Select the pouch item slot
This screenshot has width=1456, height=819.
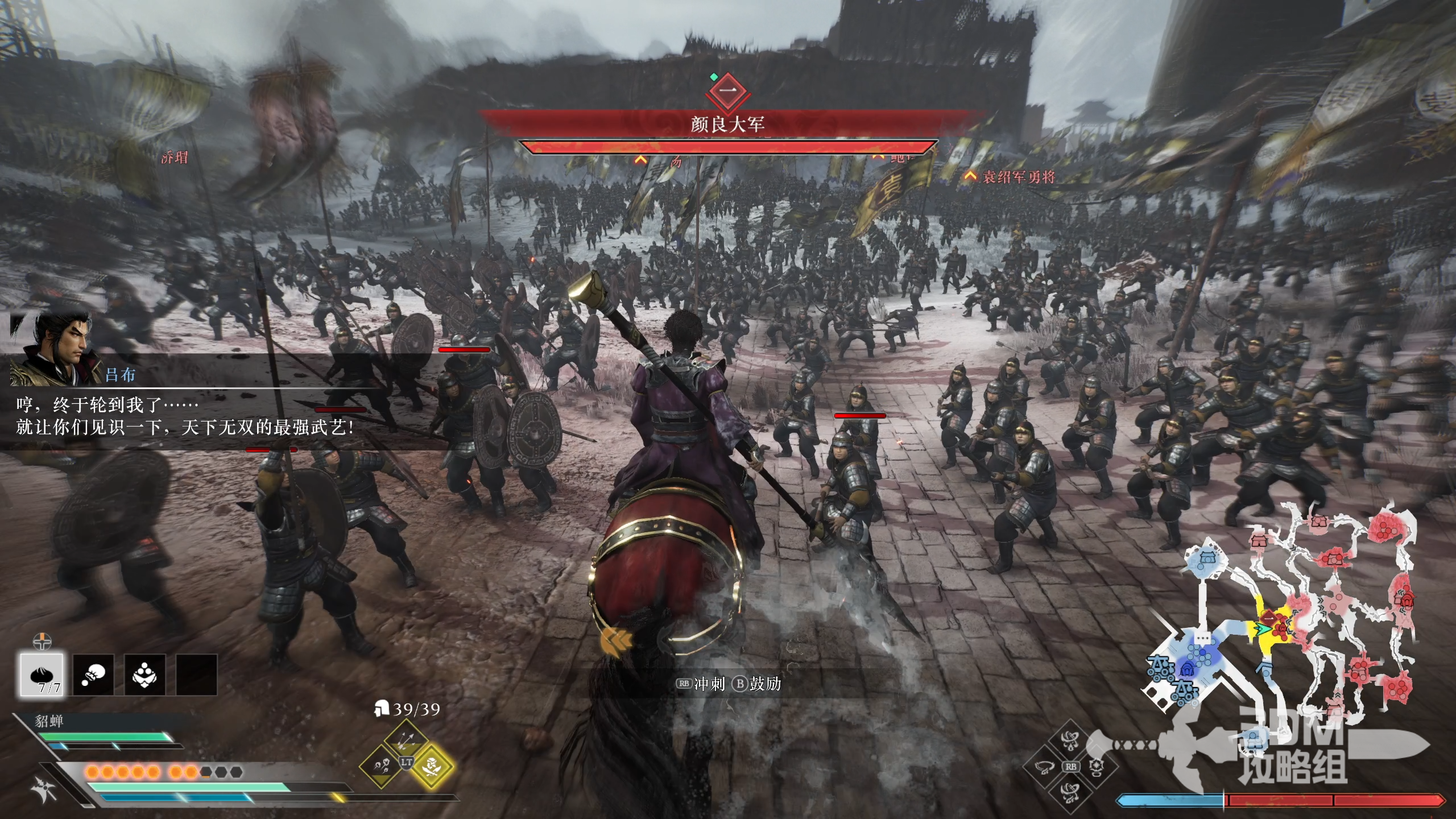click(93, 675)
